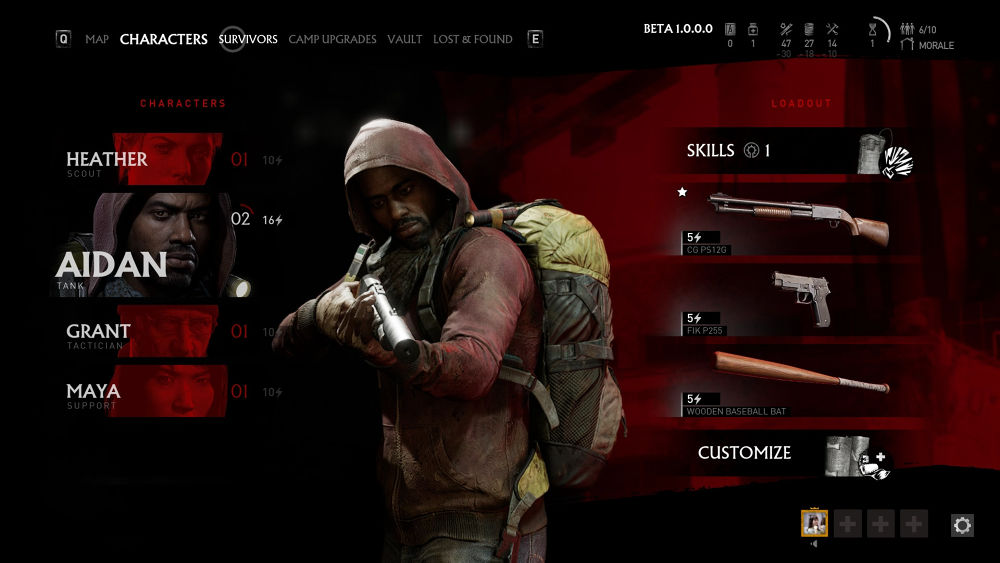This screenshot has width=1000, height=563.
Task: Open the Lost & Found tab
Action: 472,39
